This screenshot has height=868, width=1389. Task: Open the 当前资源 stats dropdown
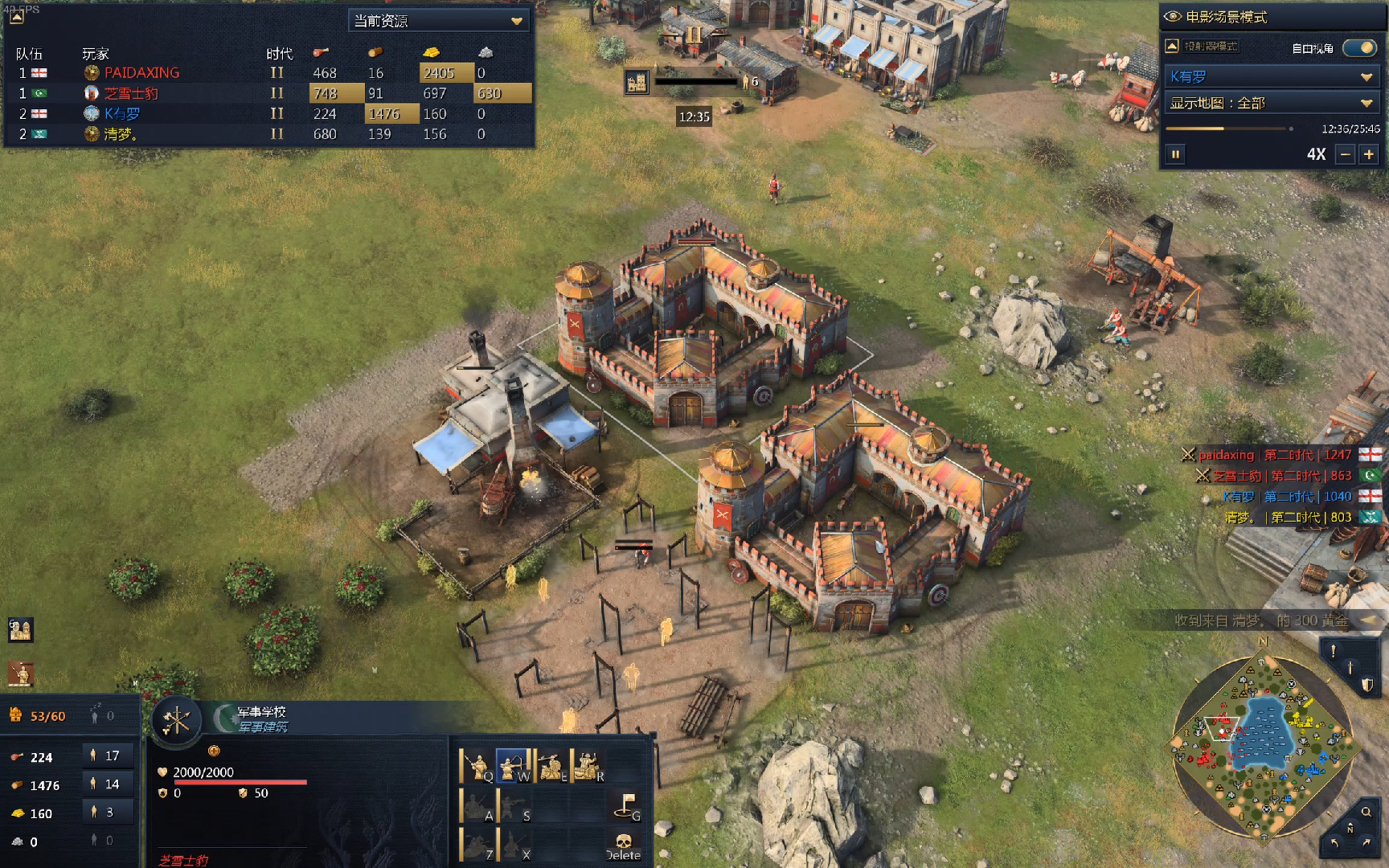[439, 21]
